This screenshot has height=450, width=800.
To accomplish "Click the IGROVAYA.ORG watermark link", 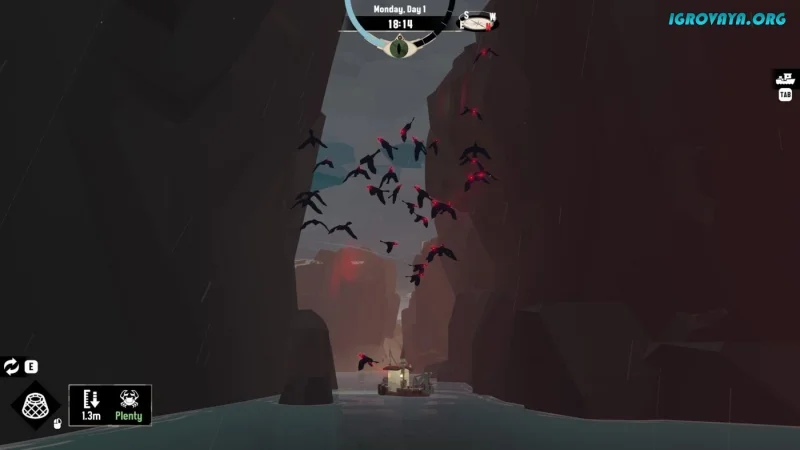I will pyautogui.click(x=728, y=17).
